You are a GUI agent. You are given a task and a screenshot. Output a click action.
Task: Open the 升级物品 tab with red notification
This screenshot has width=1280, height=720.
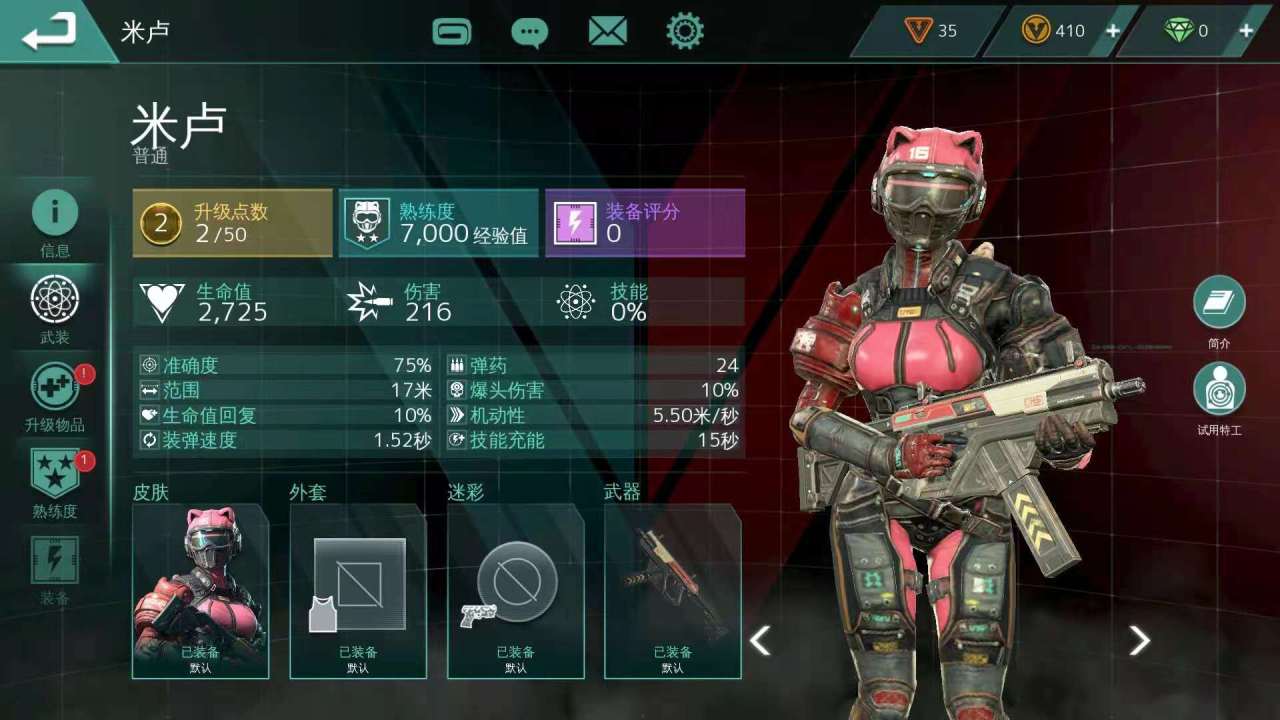55,385
